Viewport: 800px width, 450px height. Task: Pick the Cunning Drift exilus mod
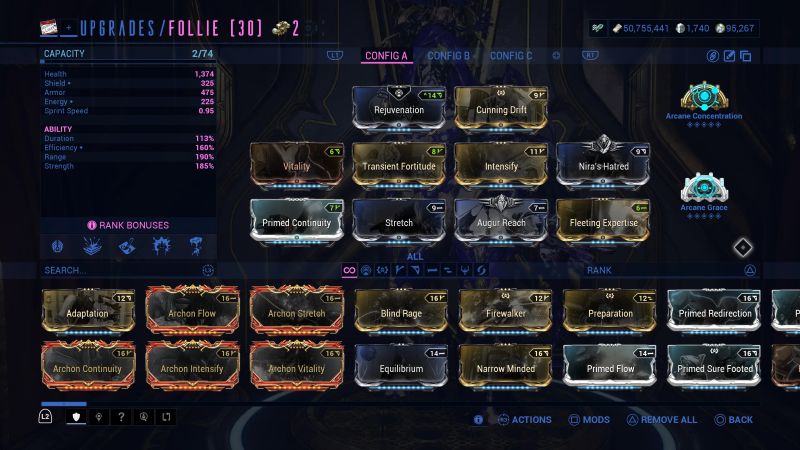(x=503, y=108)
